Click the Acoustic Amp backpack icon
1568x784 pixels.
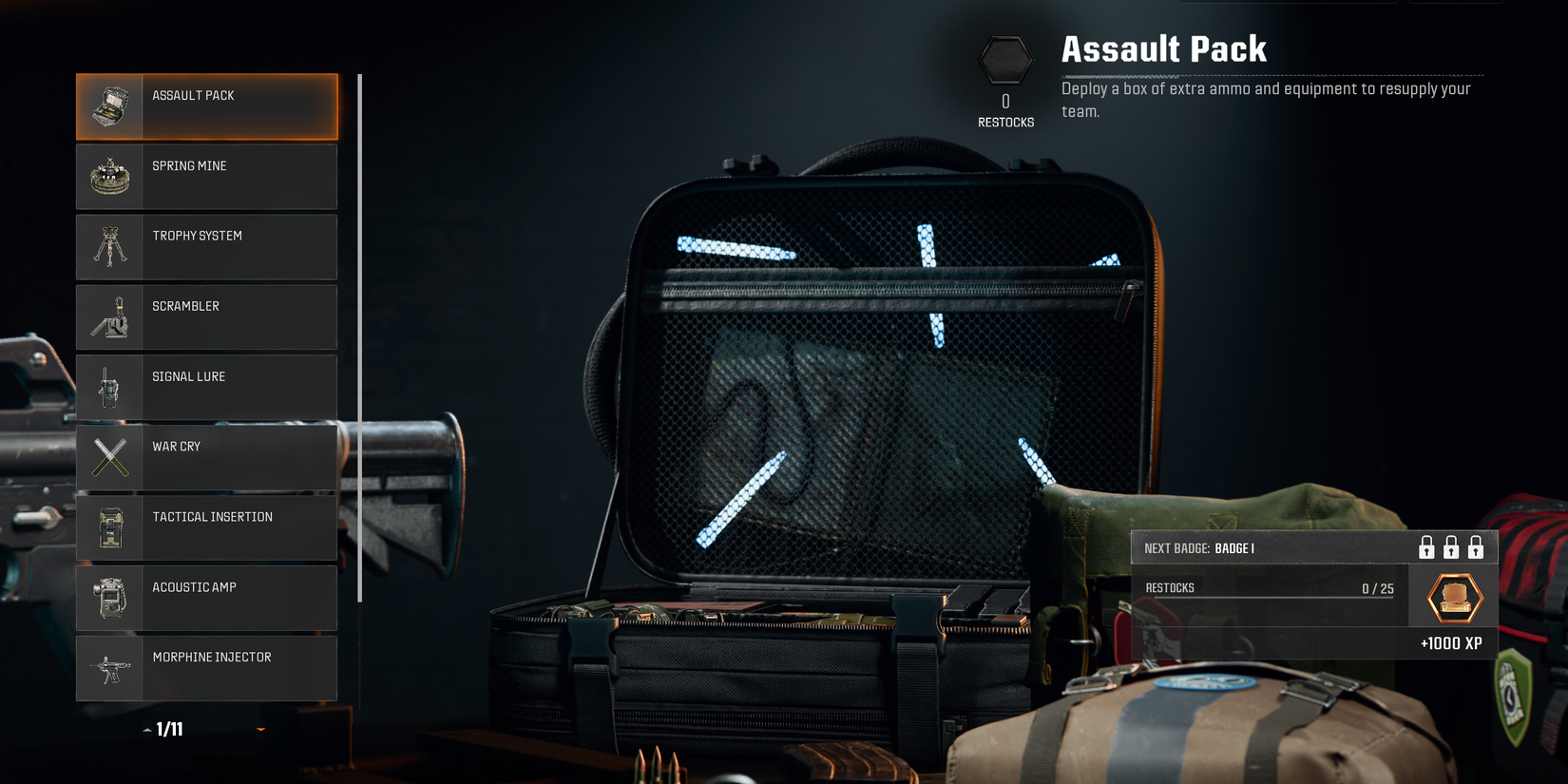(x=110, y=598)
